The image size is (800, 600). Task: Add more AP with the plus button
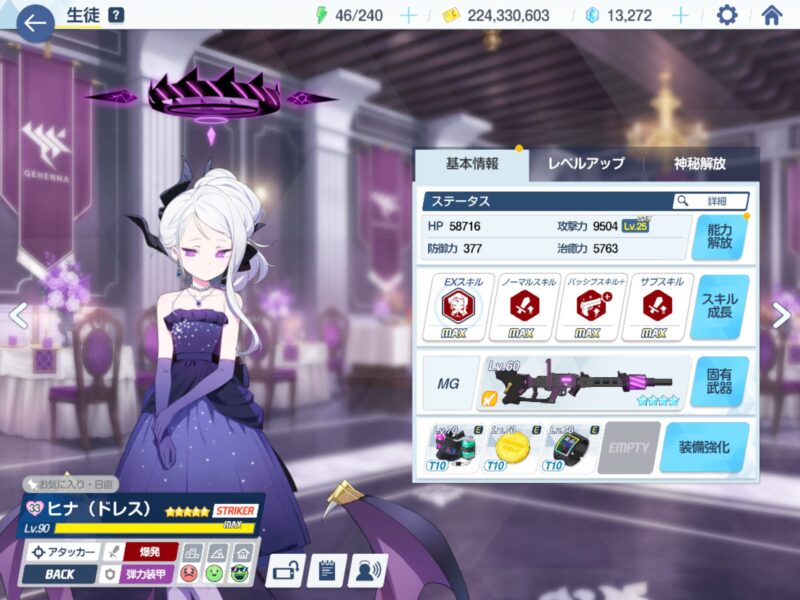pyautogui.click(x=408, y=16)
